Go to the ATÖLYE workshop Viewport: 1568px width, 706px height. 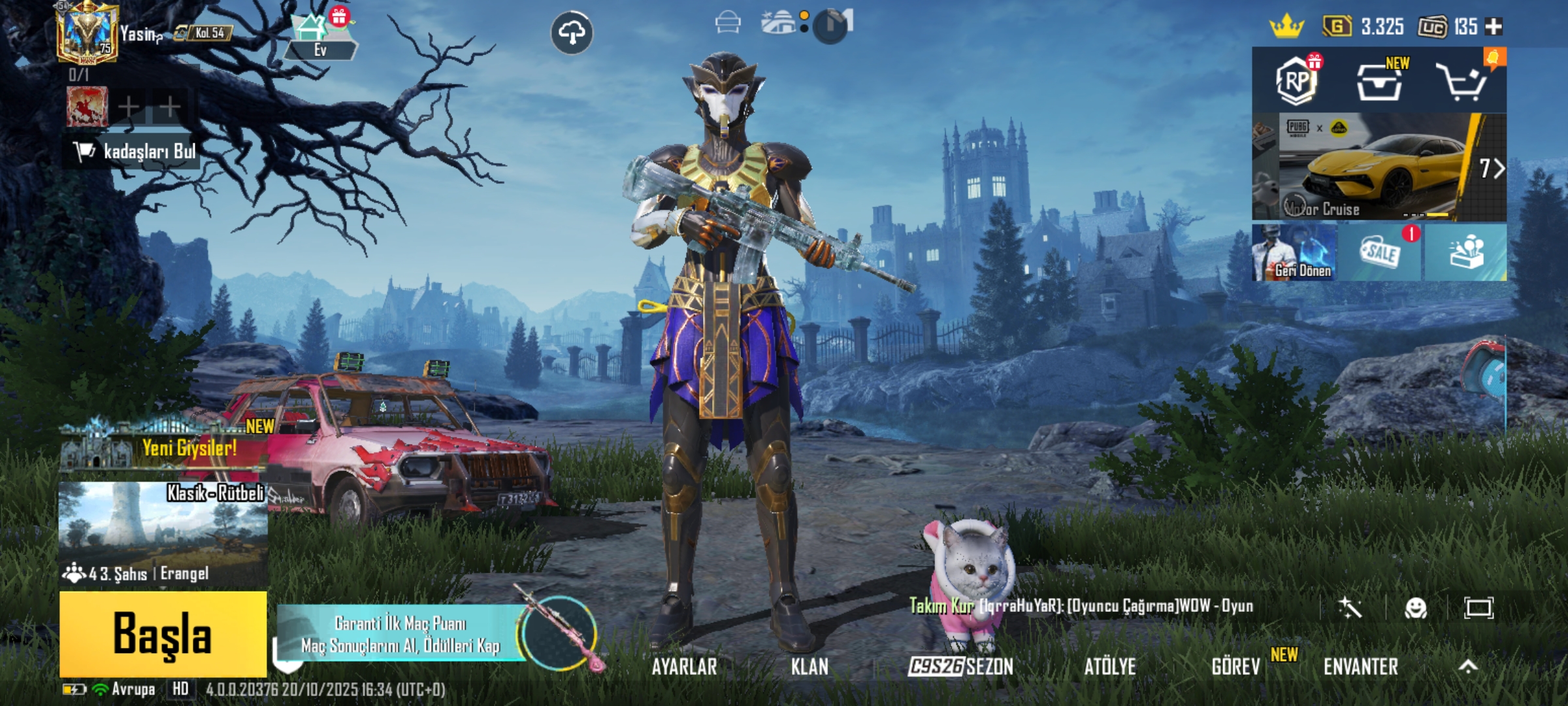[x=1110, y=667]
